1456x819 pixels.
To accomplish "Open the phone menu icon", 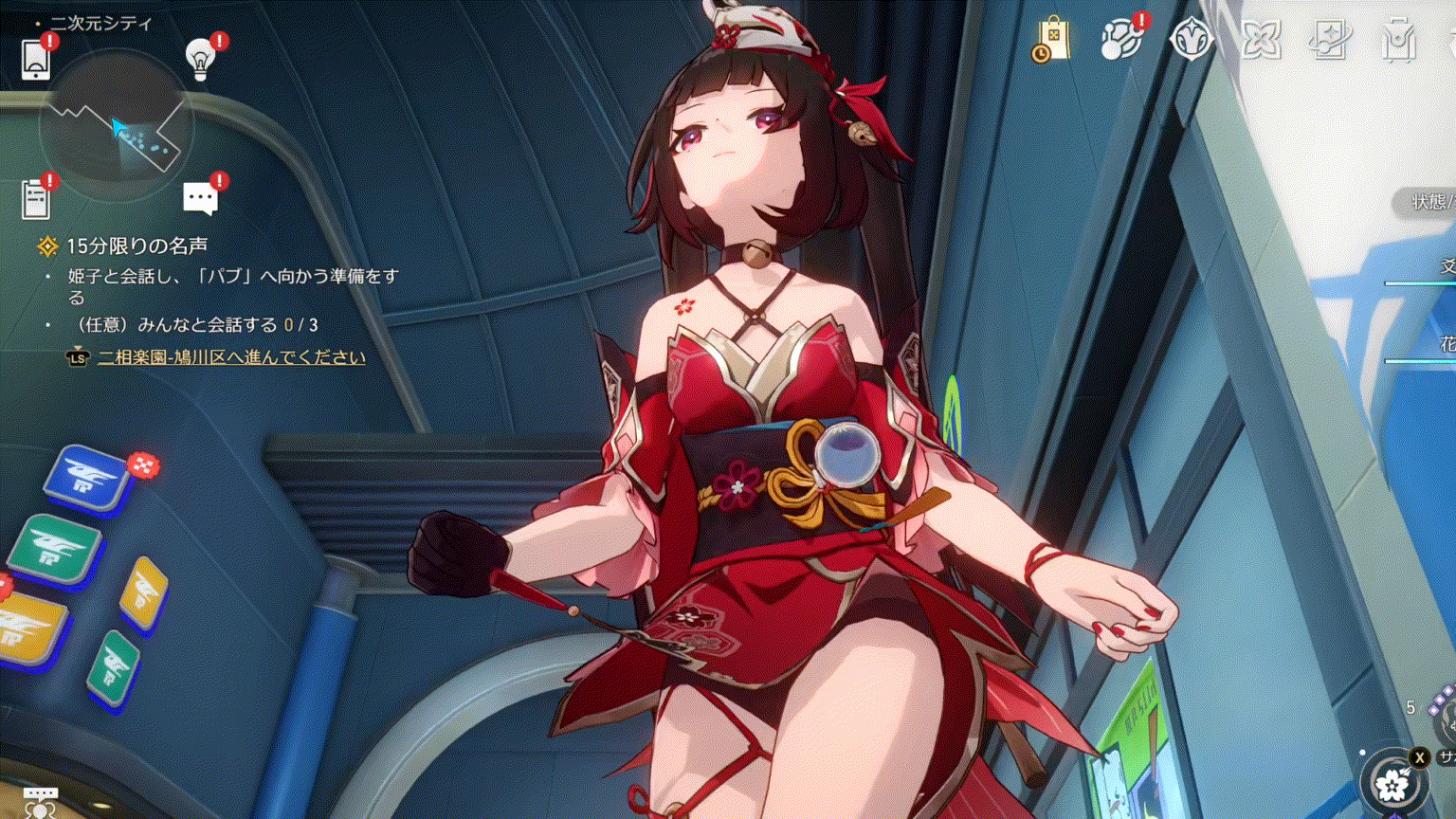I will coord(36,60).
